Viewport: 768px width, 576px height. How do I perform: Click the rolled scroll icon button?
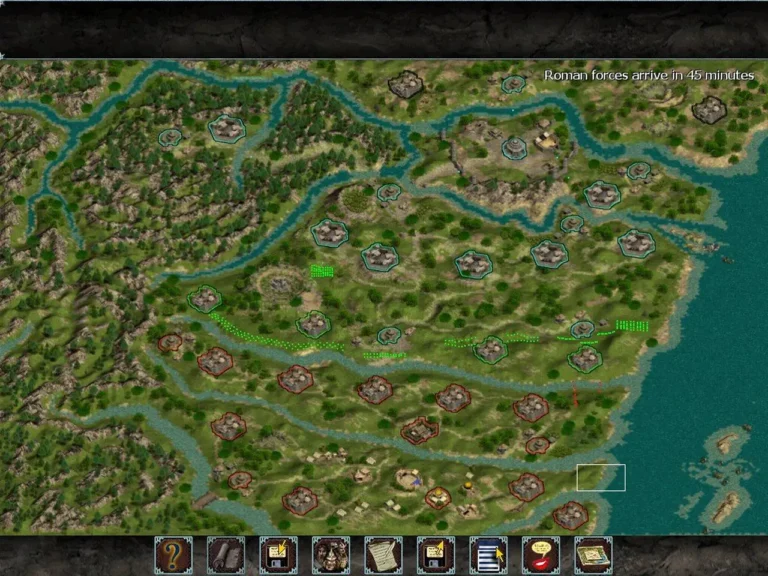point(225,554)
